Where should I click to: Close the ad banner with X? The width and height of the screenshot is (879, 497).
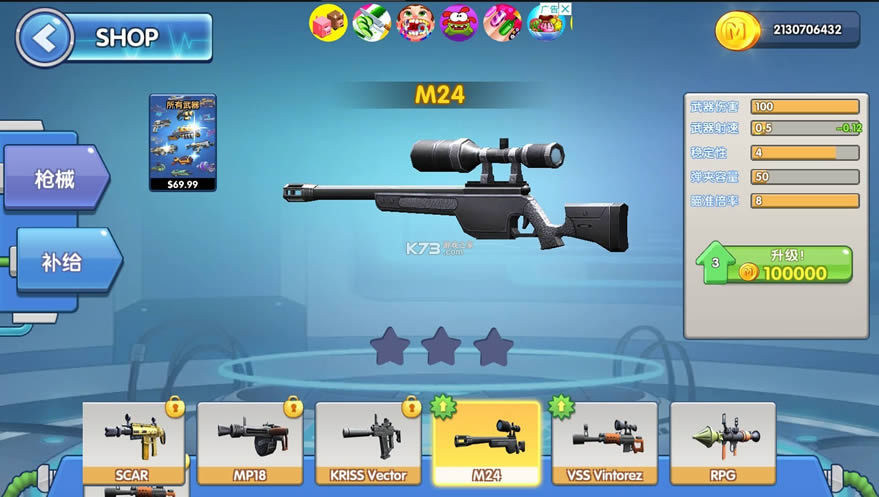coord(565,9)
